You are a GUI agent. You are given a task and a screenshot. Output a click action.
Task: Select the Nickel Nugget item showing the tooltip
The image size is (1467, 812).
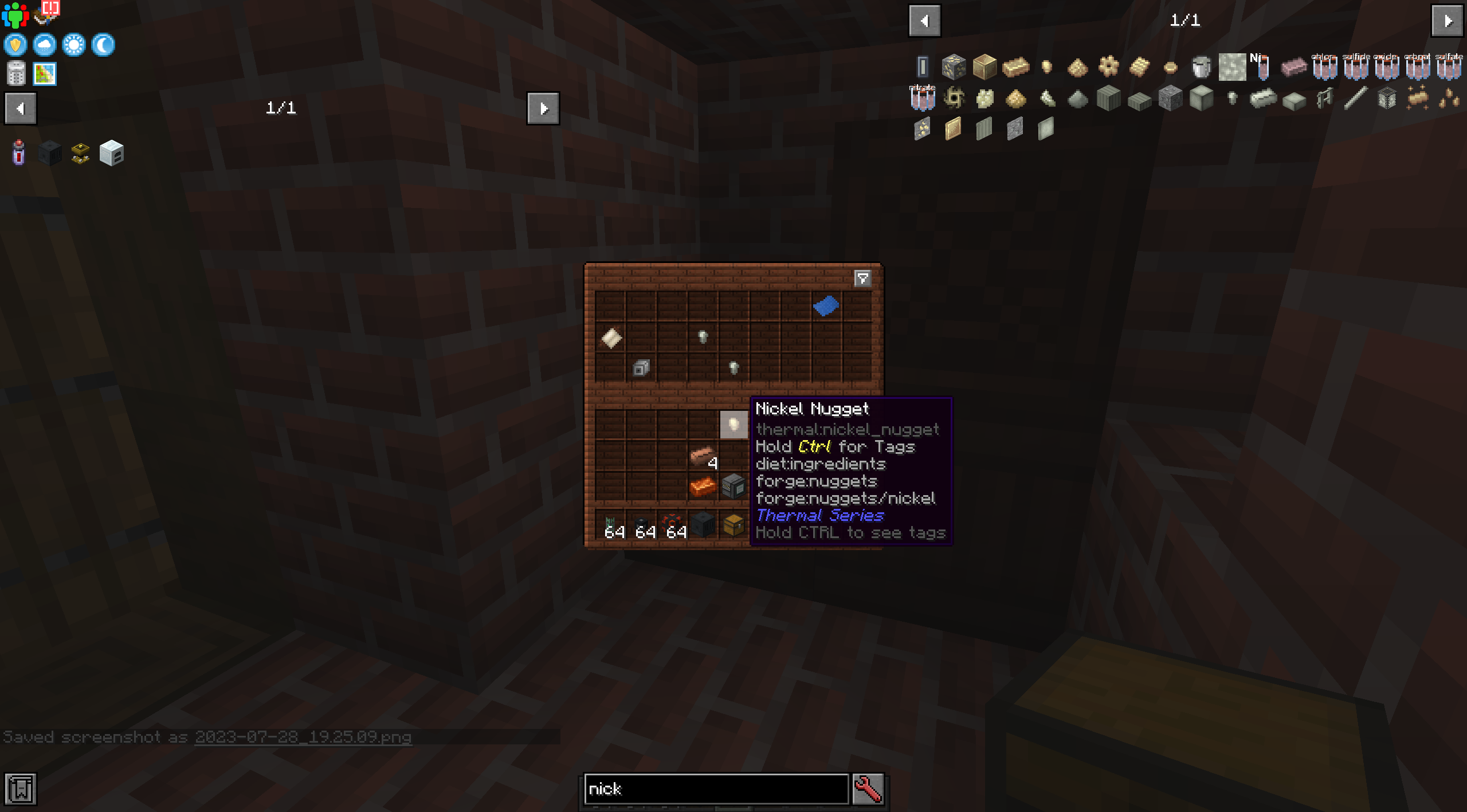click(733, 425)
